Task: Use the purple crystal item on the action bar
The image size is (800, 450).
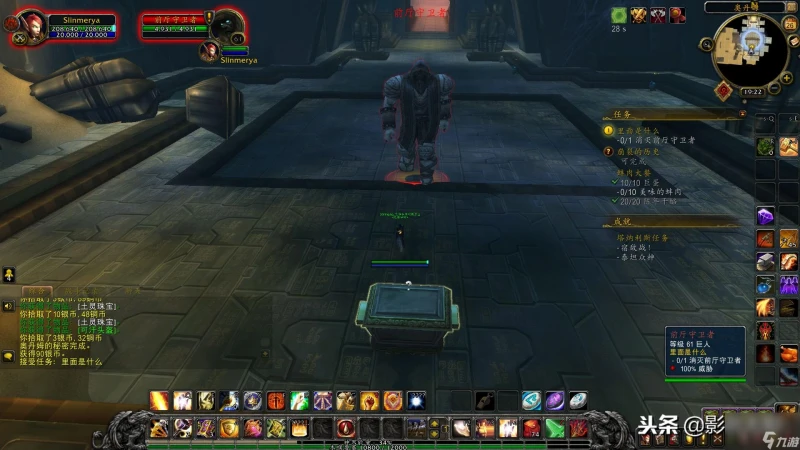Action: click(x=553, y=400)
